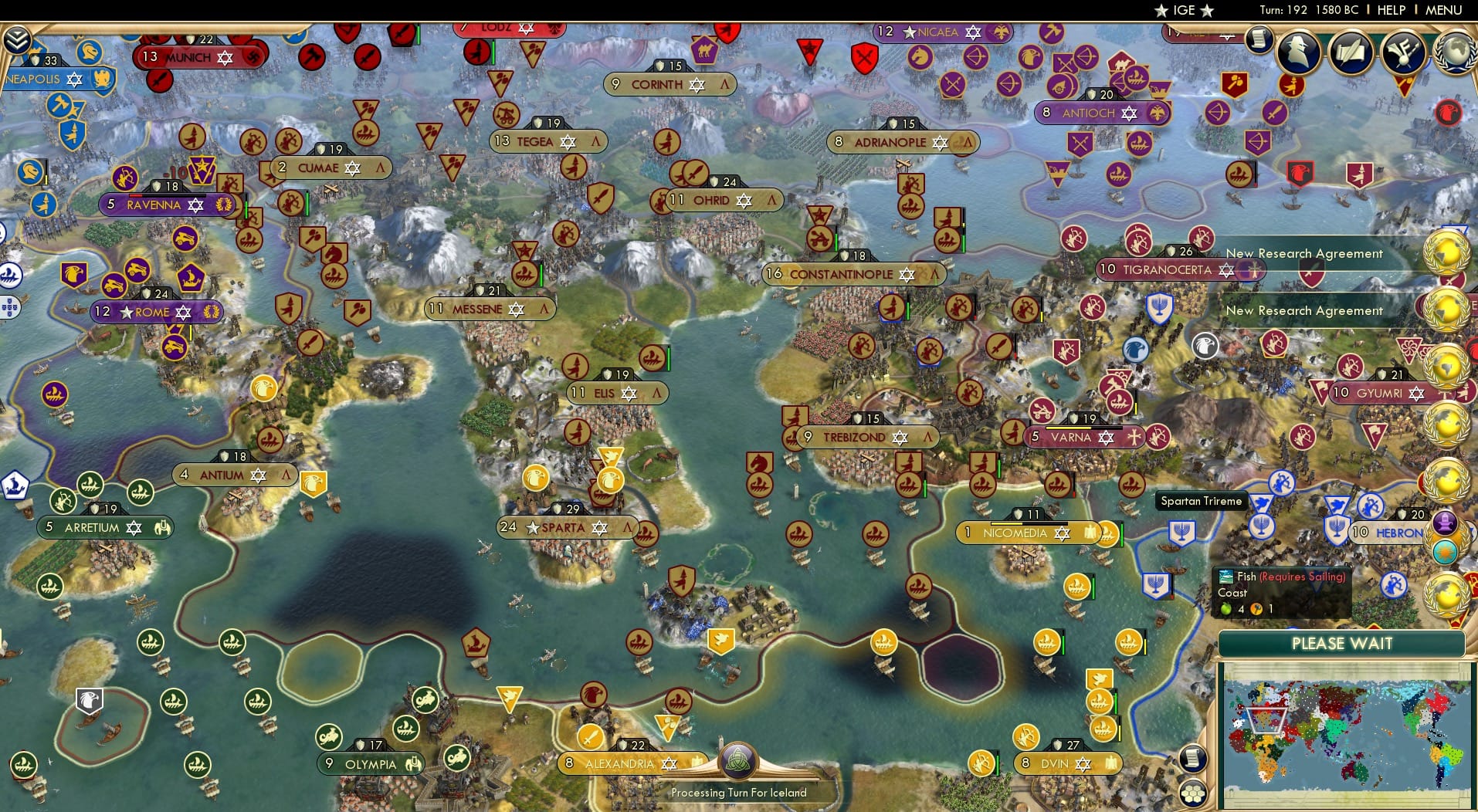The width and height of the screenshot is (1478, 812).
Task: Click the IGE star in the top bar
Action: click(1161, 10)
